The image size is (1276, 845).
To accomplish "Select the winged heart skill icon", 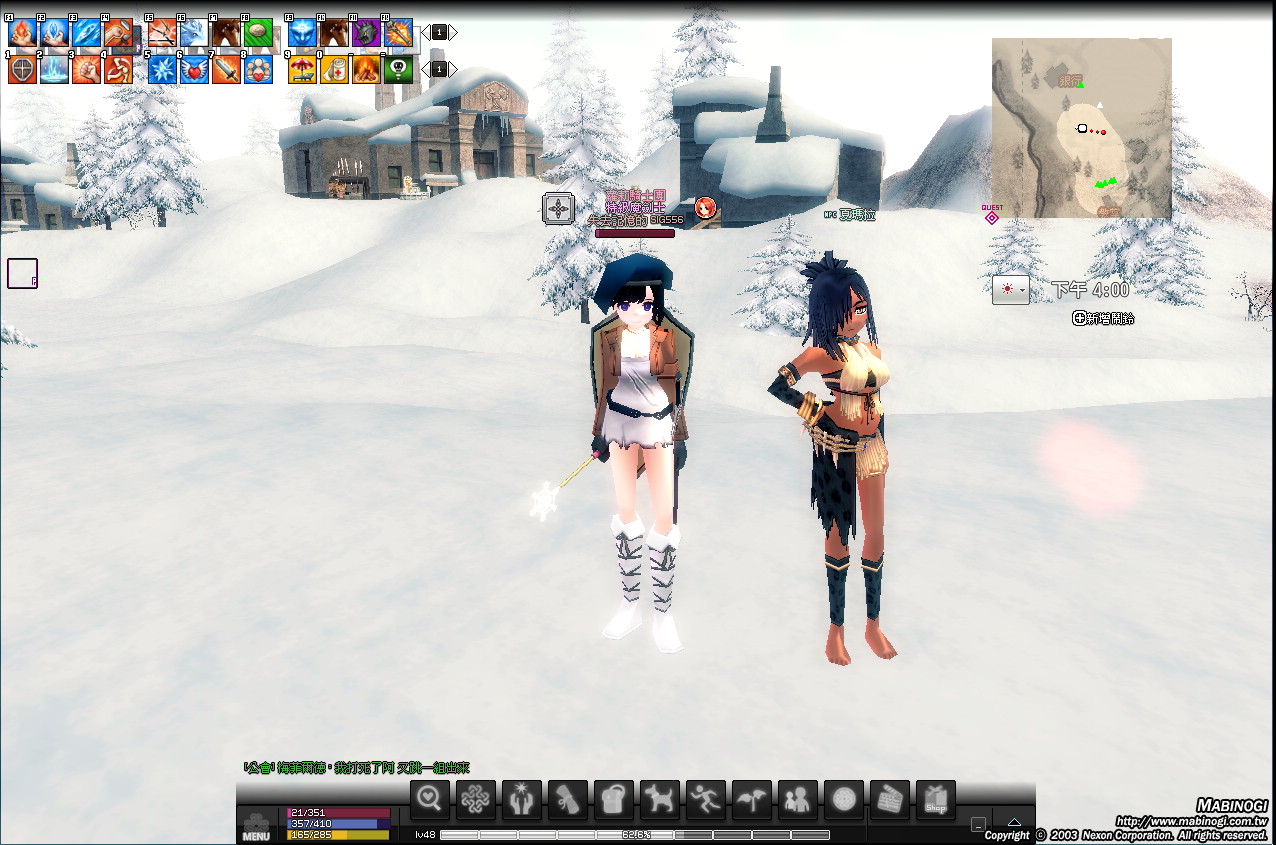I will coord(194,70).
